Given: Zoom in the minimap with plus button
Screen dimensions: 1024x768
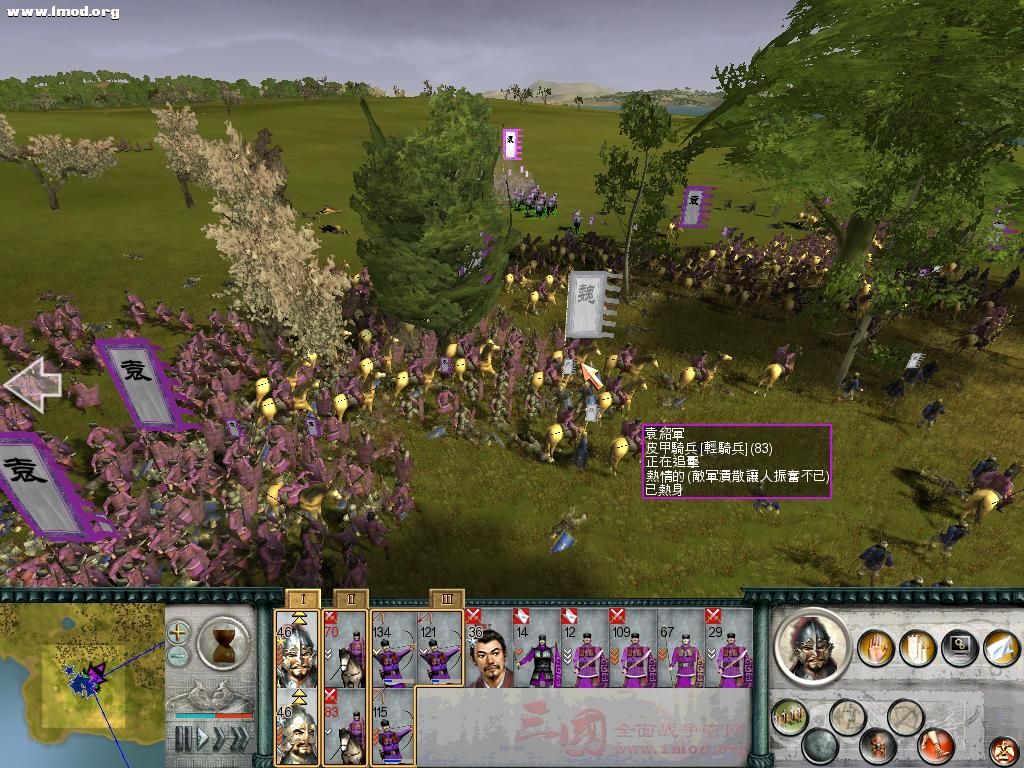Looking at the screenshot, I should point(178,632).
